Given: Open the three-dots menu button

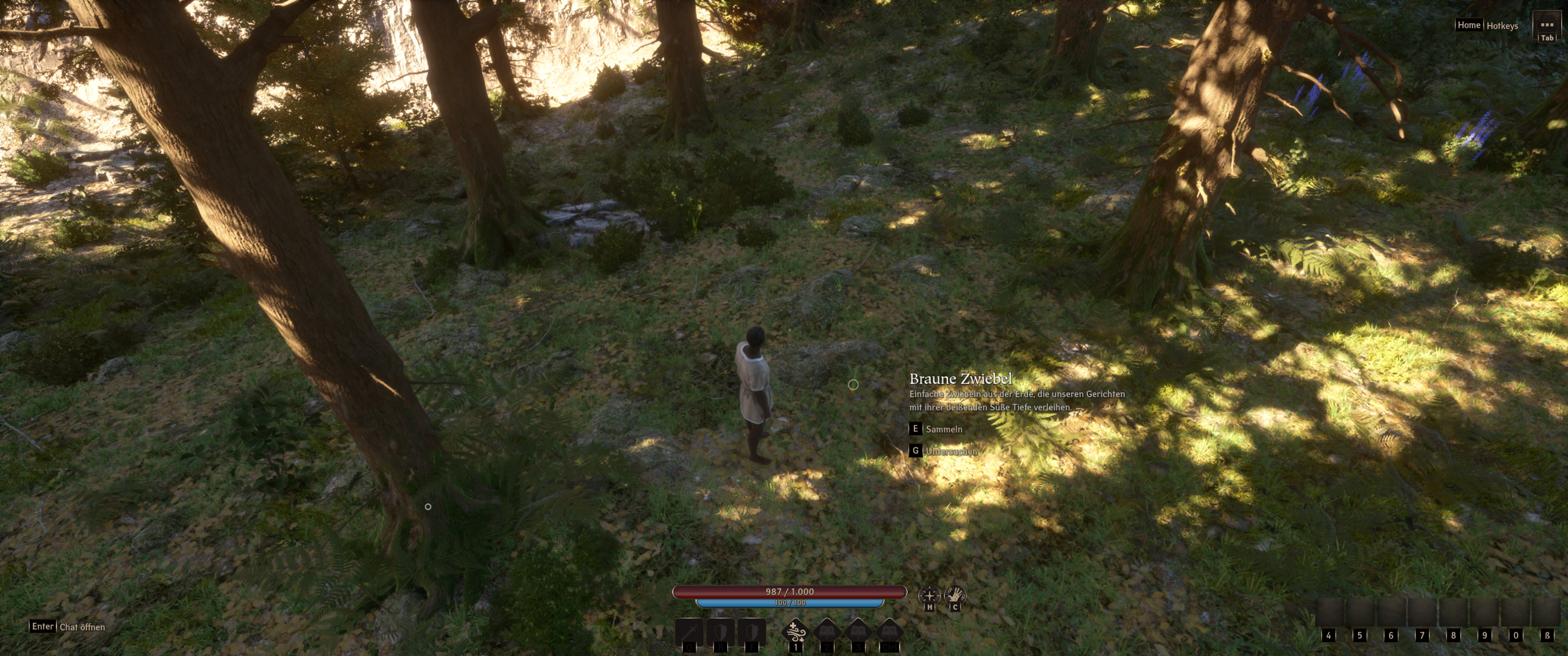Looking at the screenshot, I should [1546, 25].
